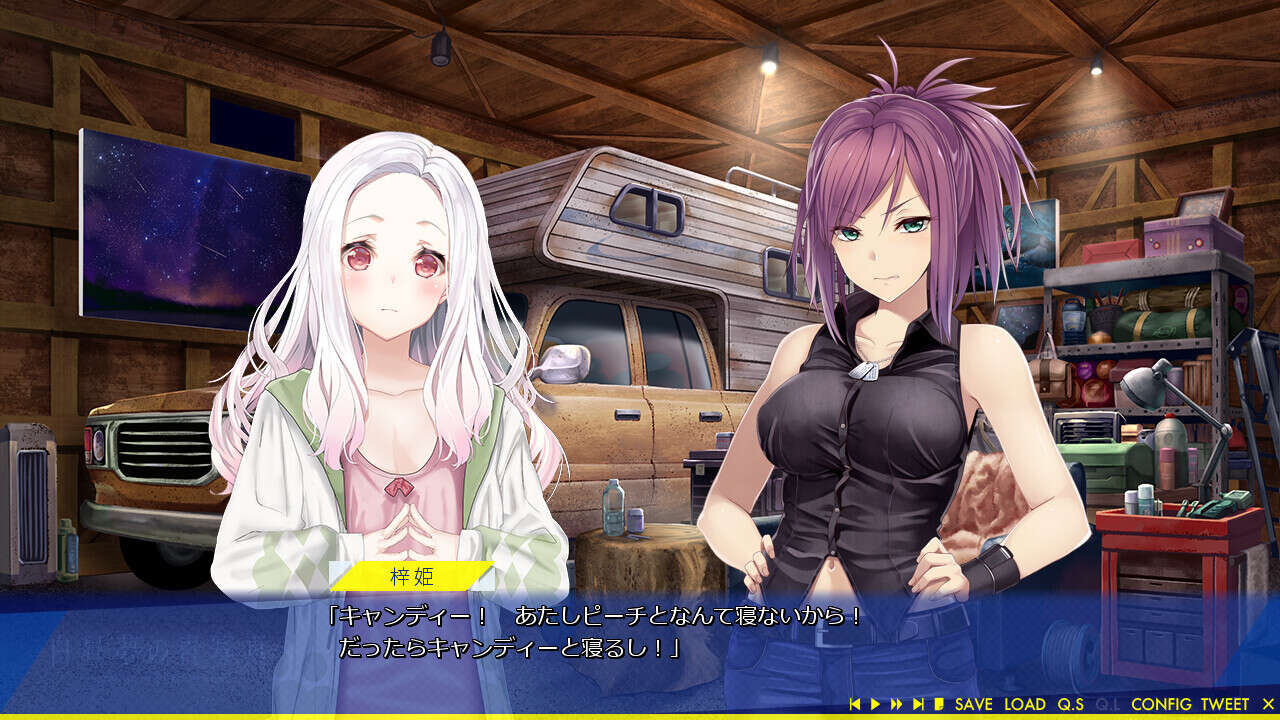Open the backlog note icon

point(939,705)
